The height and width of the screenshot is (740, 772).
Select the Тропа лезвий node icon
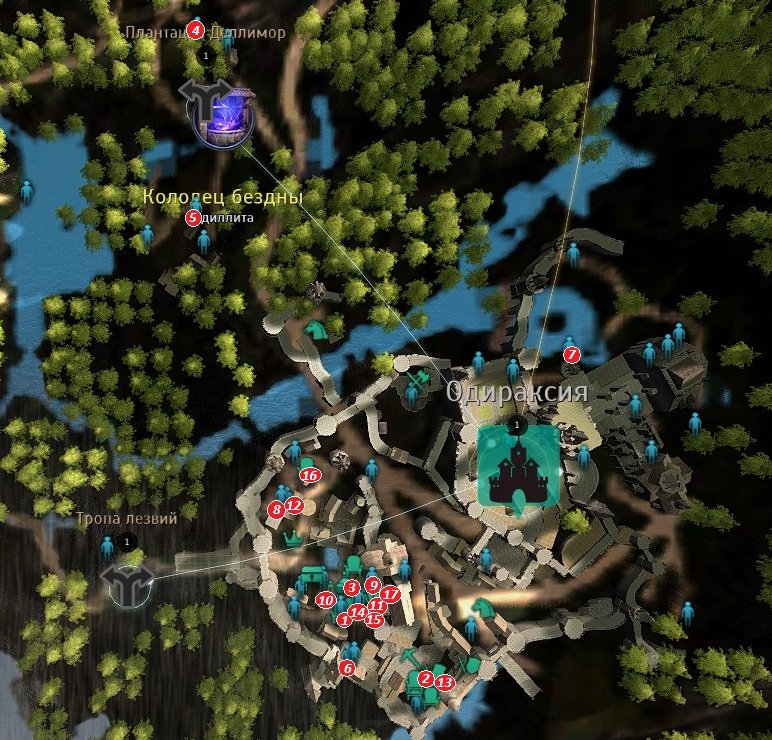(127, 578)
